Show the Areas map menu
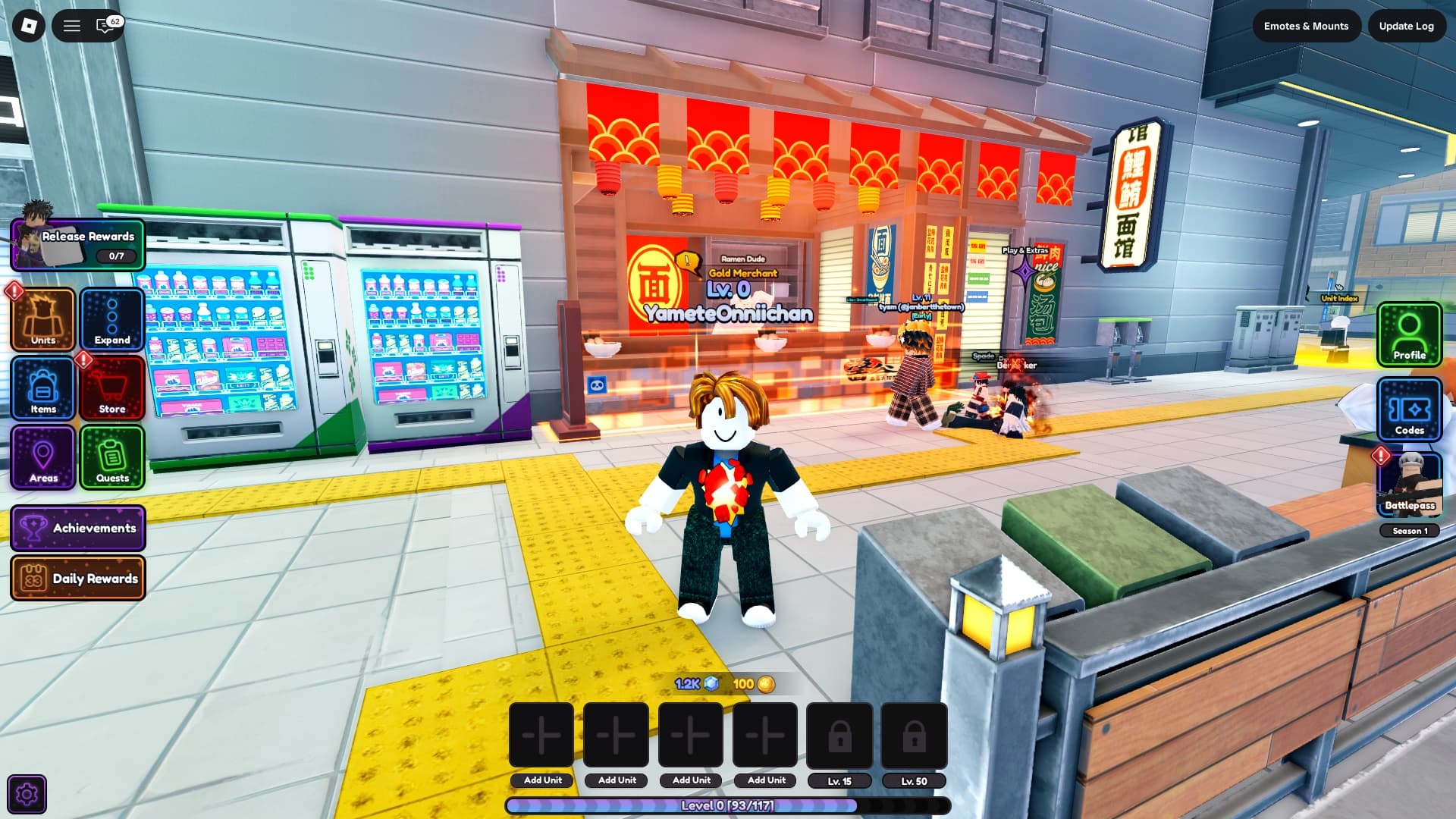1456x819 pixels. coord(43,457)
